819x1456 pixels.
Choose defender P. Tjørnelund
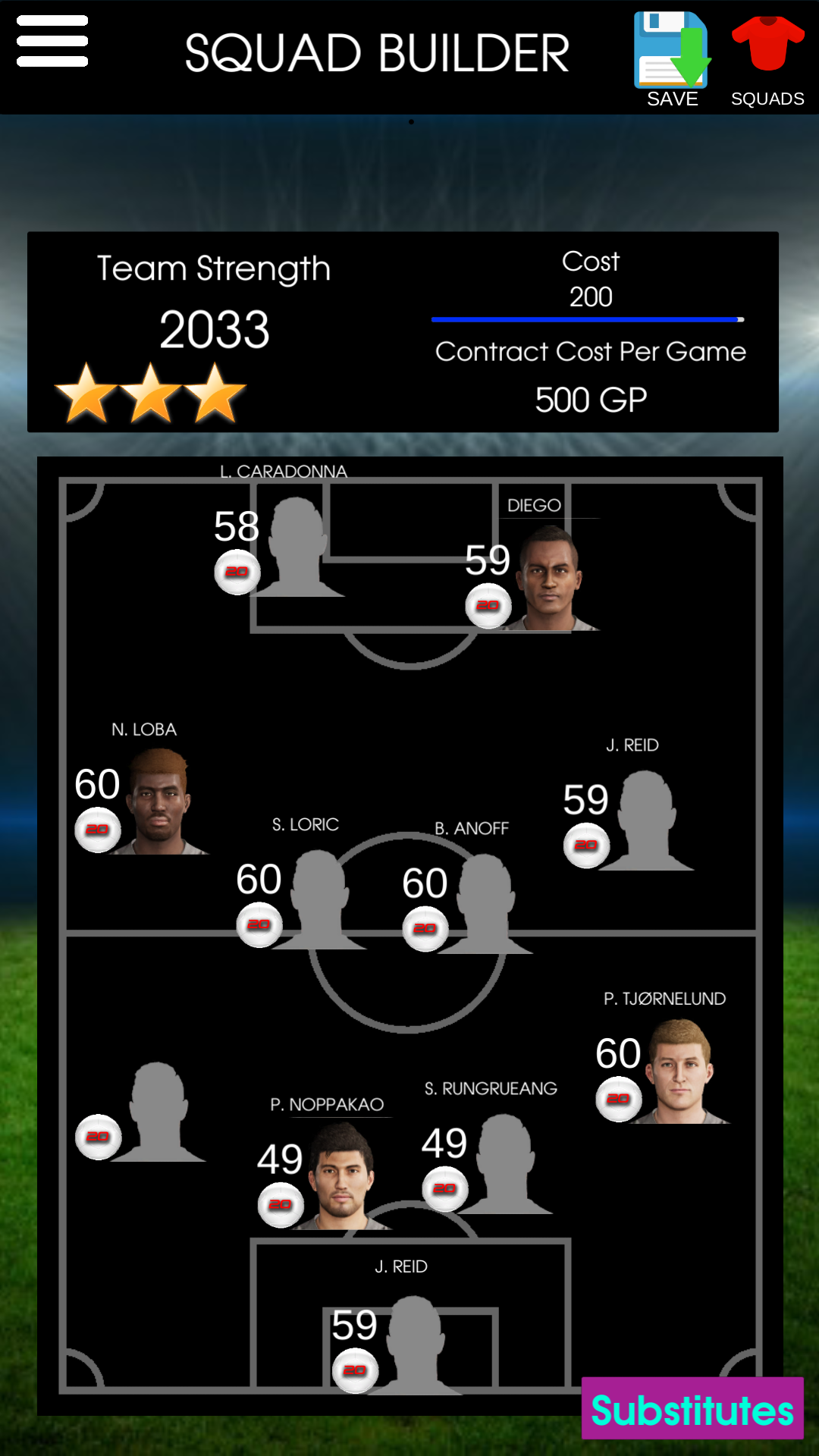click(679, 1072)
